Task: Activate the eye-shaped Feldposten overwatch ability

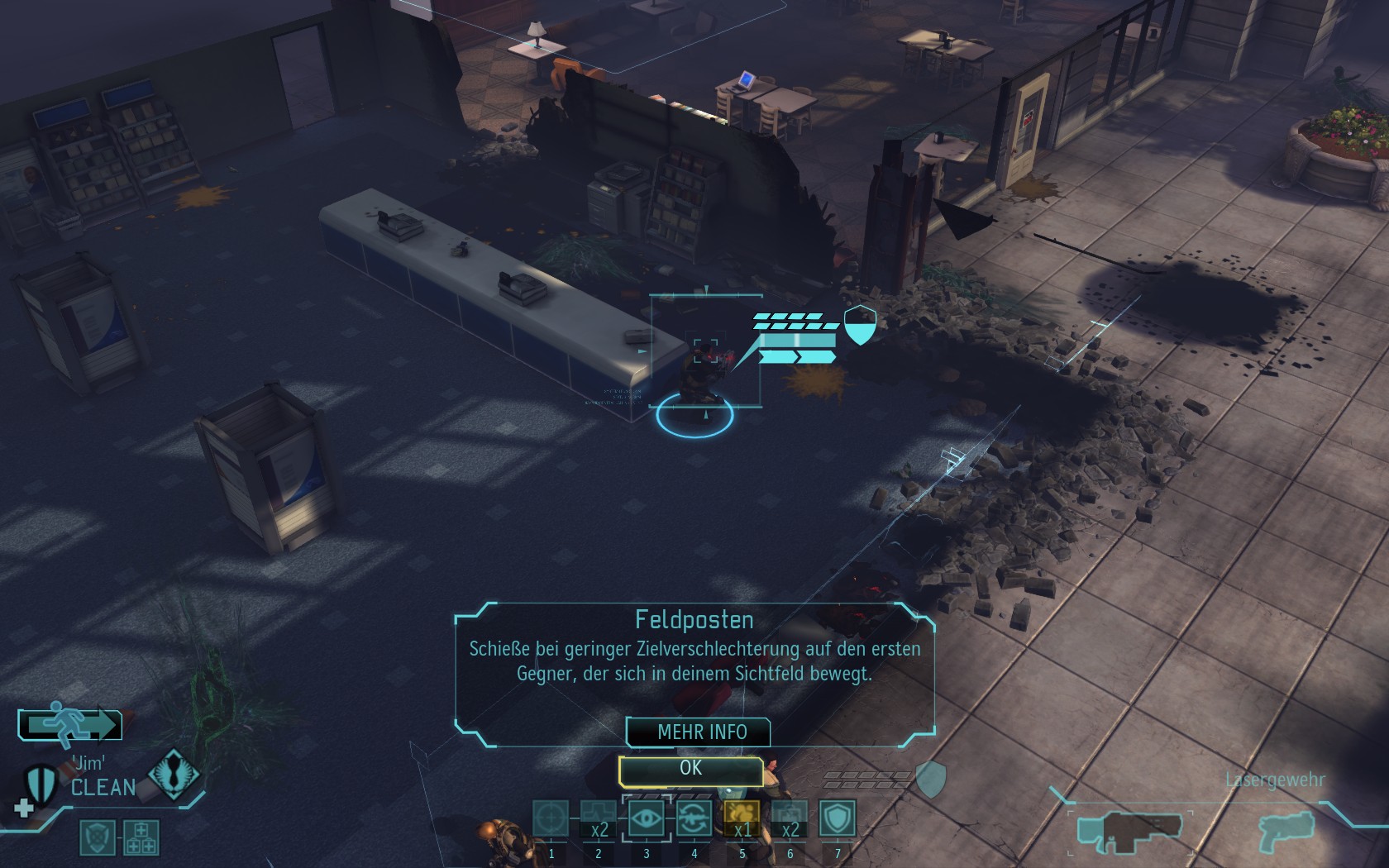Action: (x=647, y=818)
